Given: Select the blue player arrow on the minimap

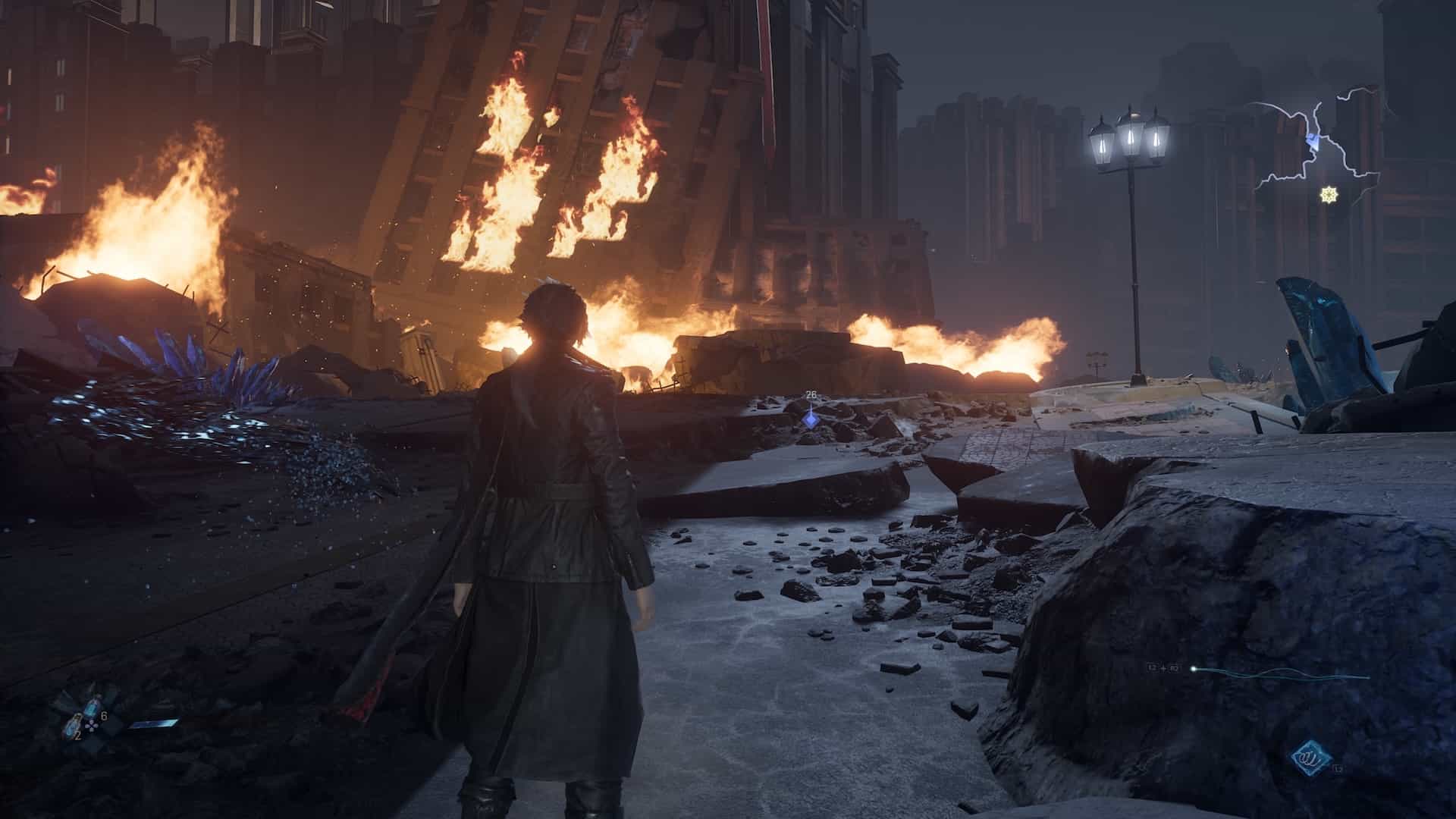Looking at the screenshot, I should click(x=1313, y=141).
